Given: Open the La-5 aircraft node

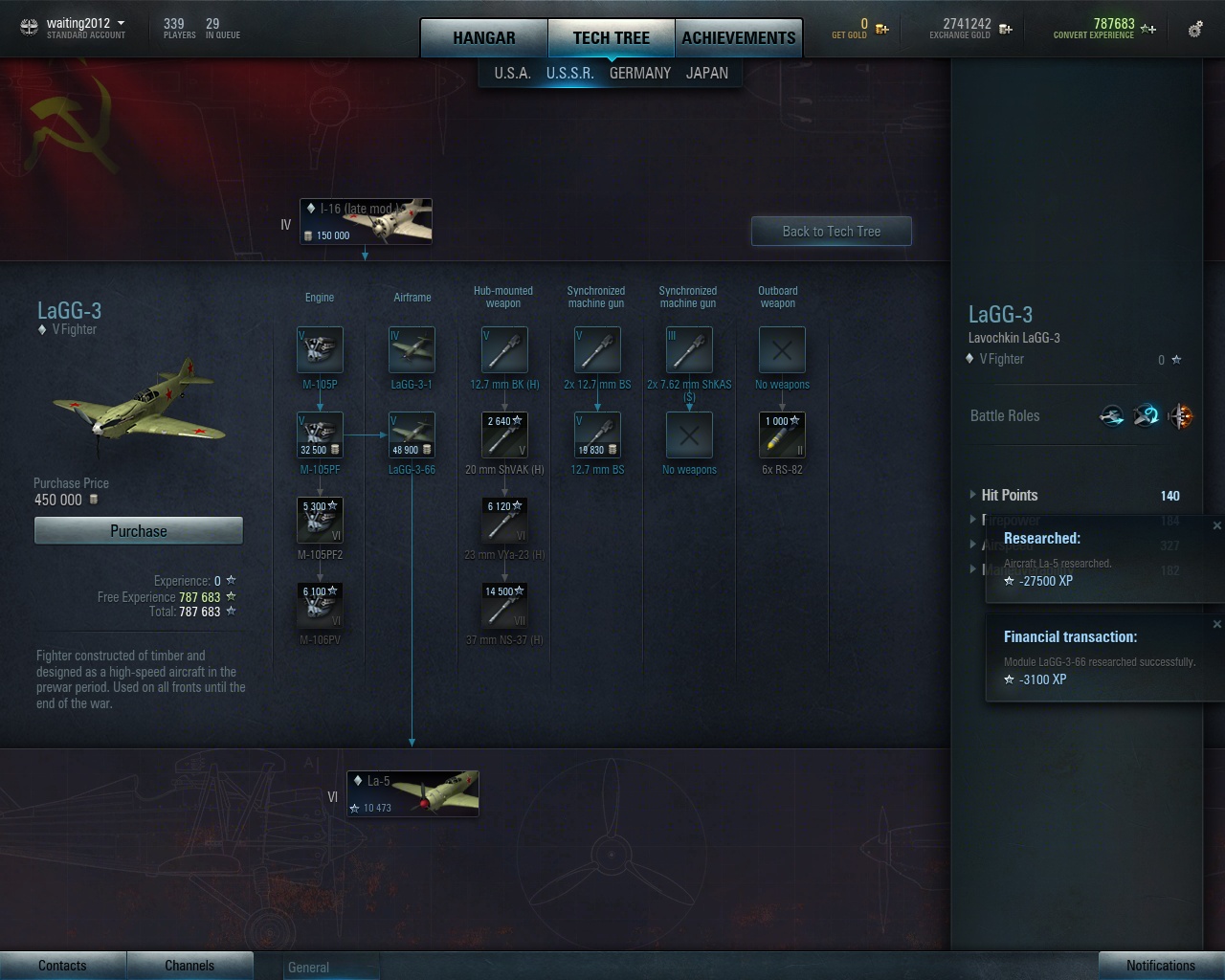Looking at the screenshot, I should point(412,793).
